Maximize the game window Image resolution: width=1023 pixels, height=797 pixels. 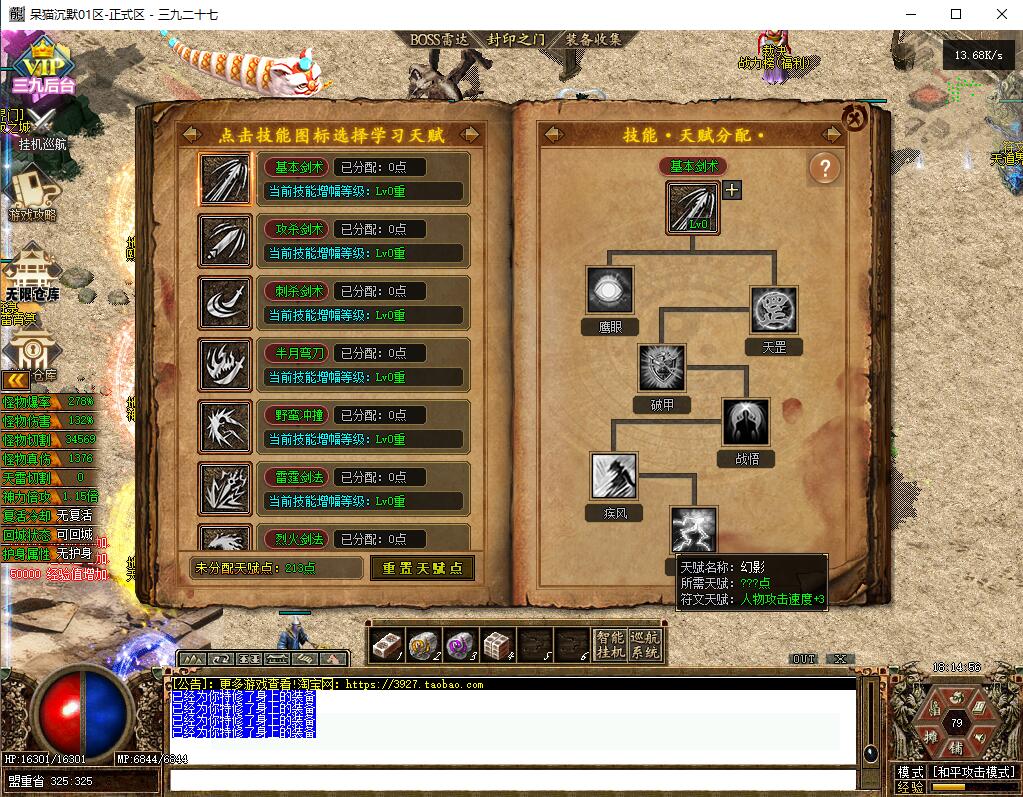click(x=955, y=14)
